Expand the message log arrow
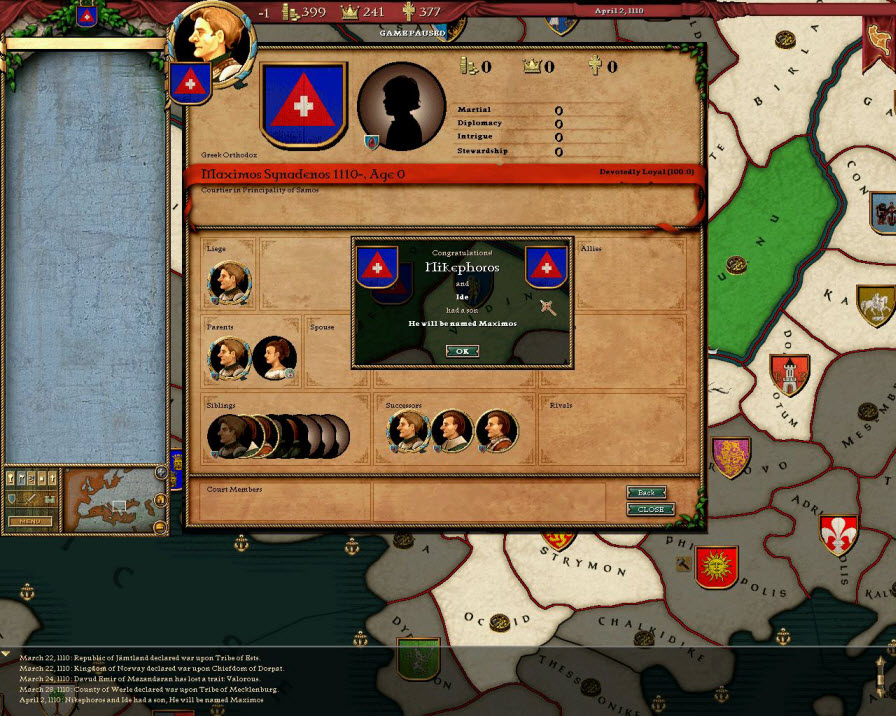896x716 pixels. 6,654
